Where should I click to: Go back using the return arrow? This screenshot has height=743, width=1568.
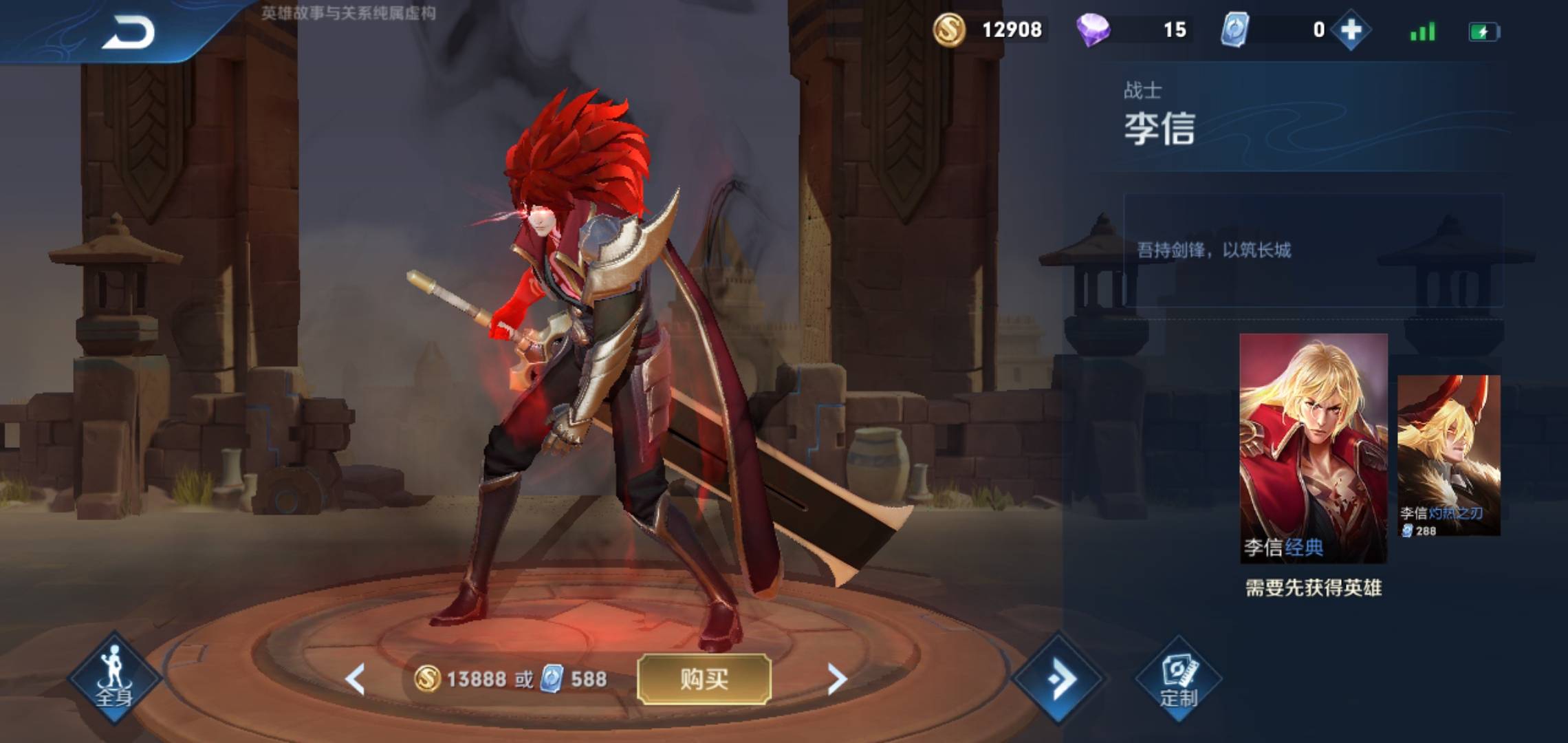(x=129, y=32)
